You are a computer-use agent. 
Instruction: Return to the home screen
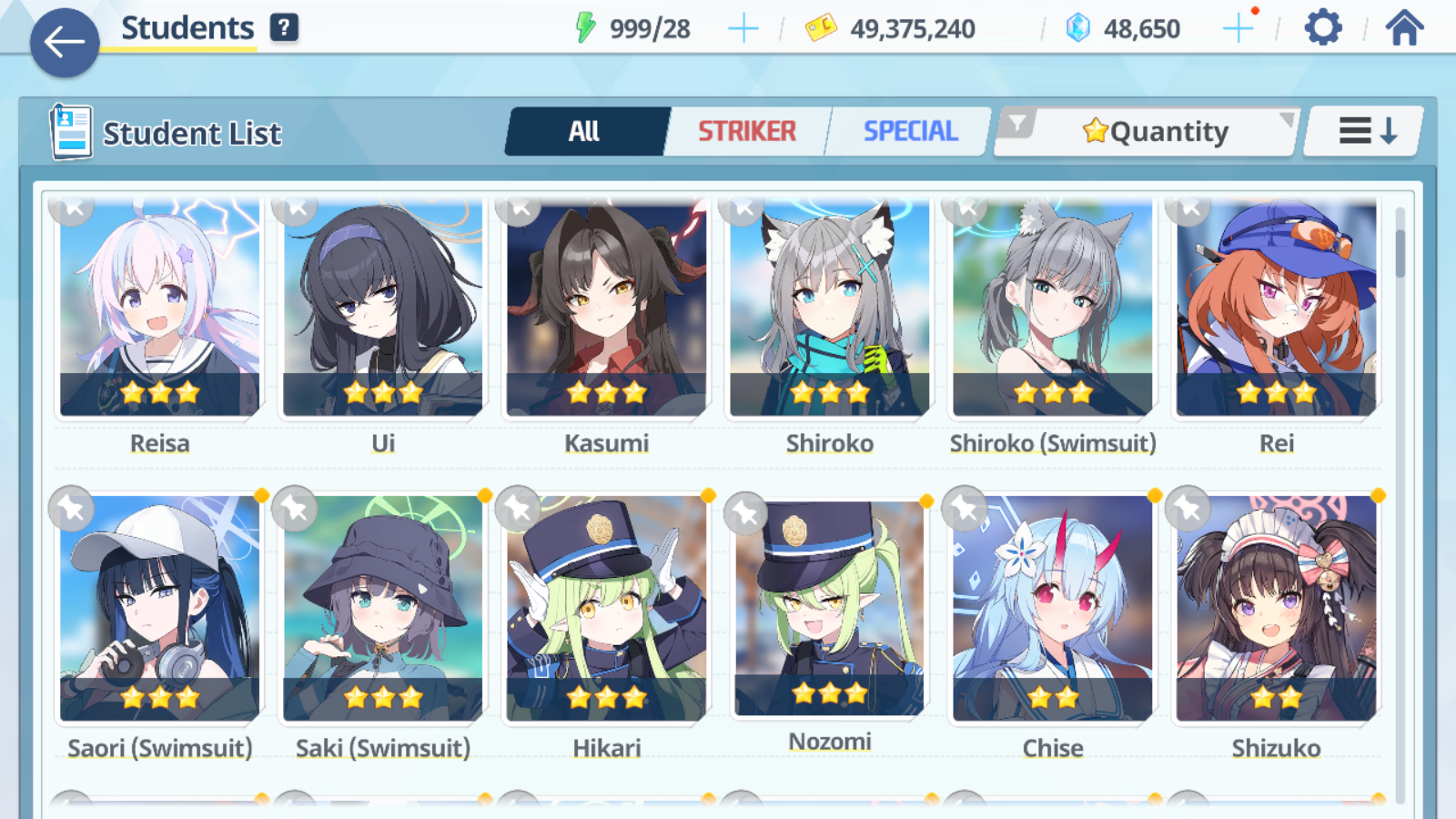(1404, 28)
